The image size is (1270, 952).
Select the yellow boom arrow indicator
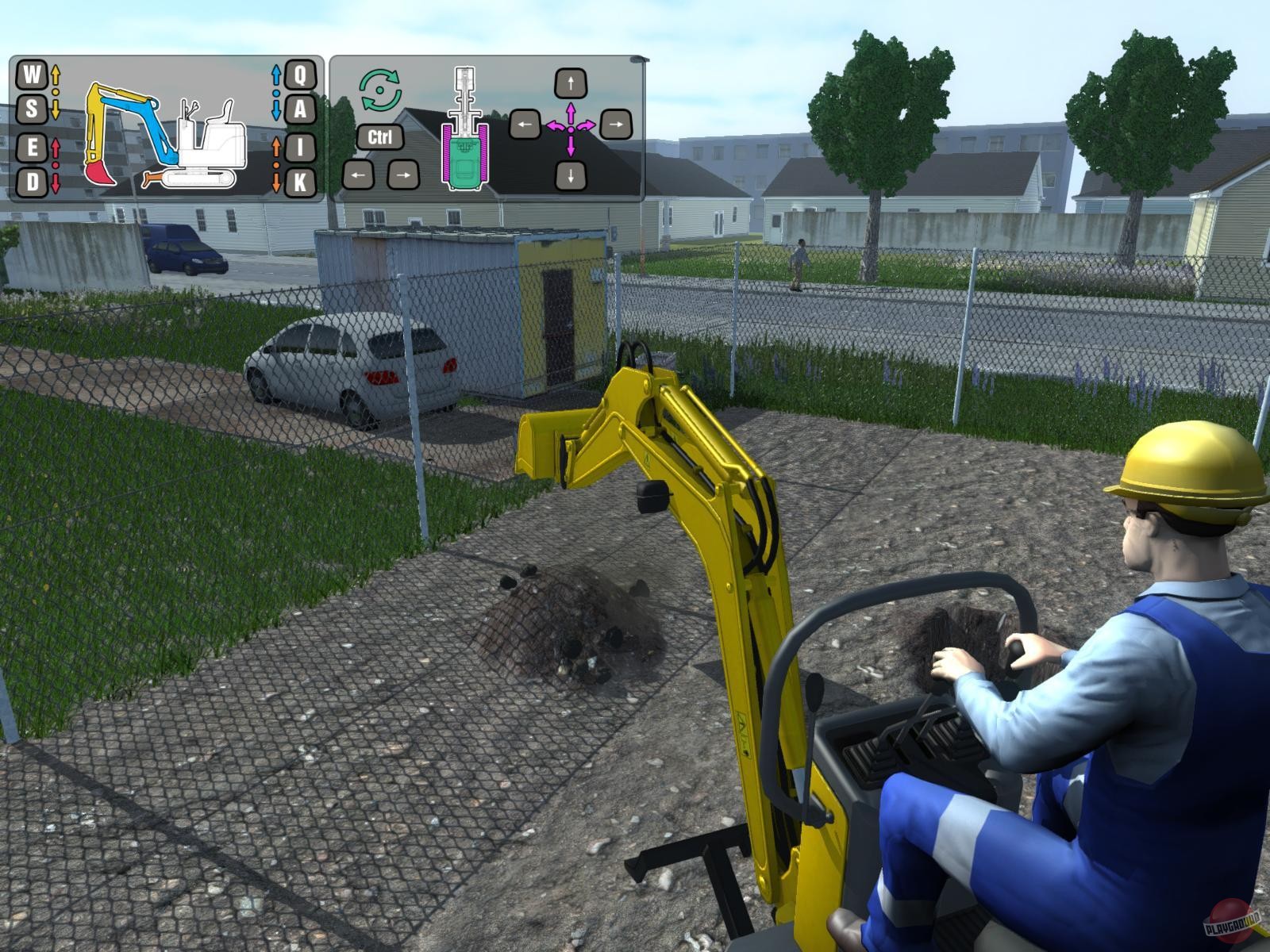(56, 91)
